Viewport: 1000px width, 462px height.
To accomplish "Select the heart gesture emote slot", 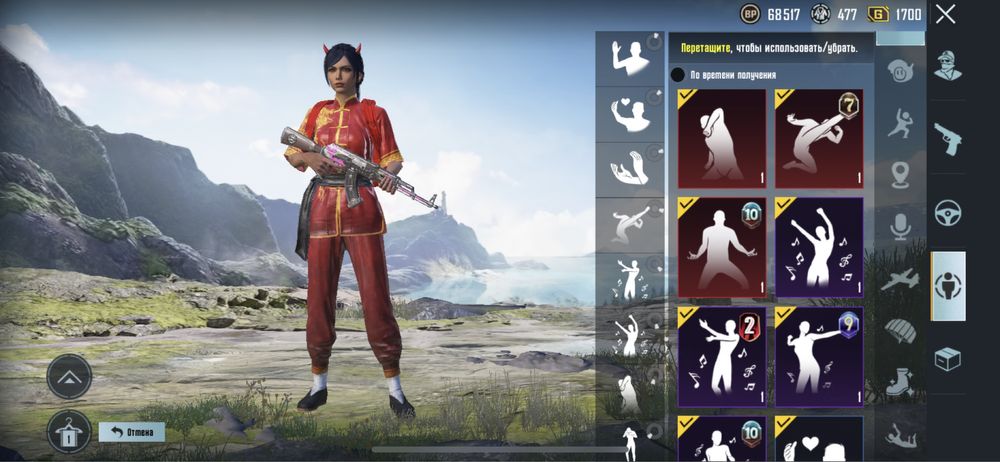I will (x=630, y=113).
